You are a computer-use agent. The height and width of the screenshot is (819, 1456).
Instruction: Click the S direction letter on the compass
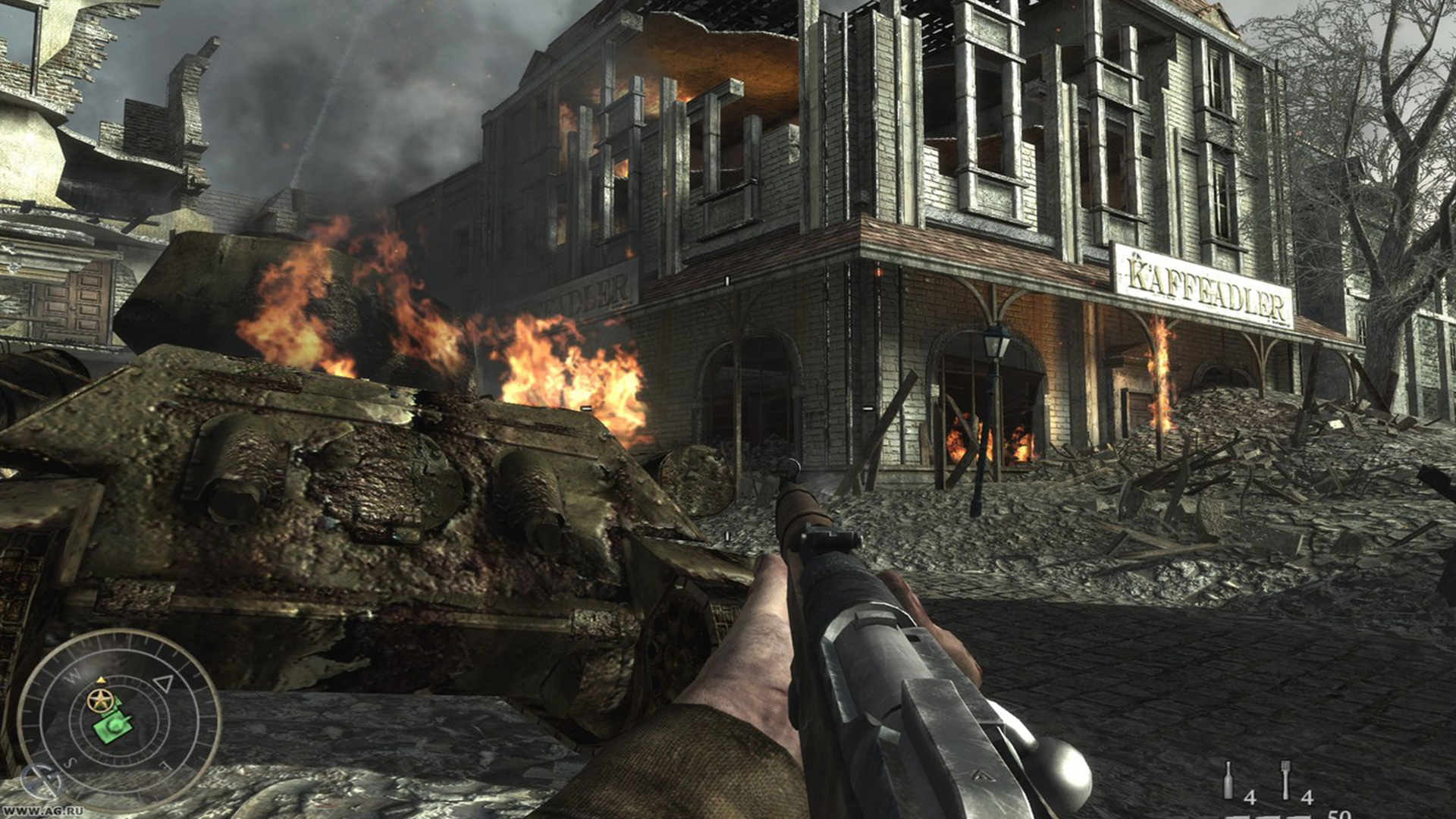coord(71,761)
